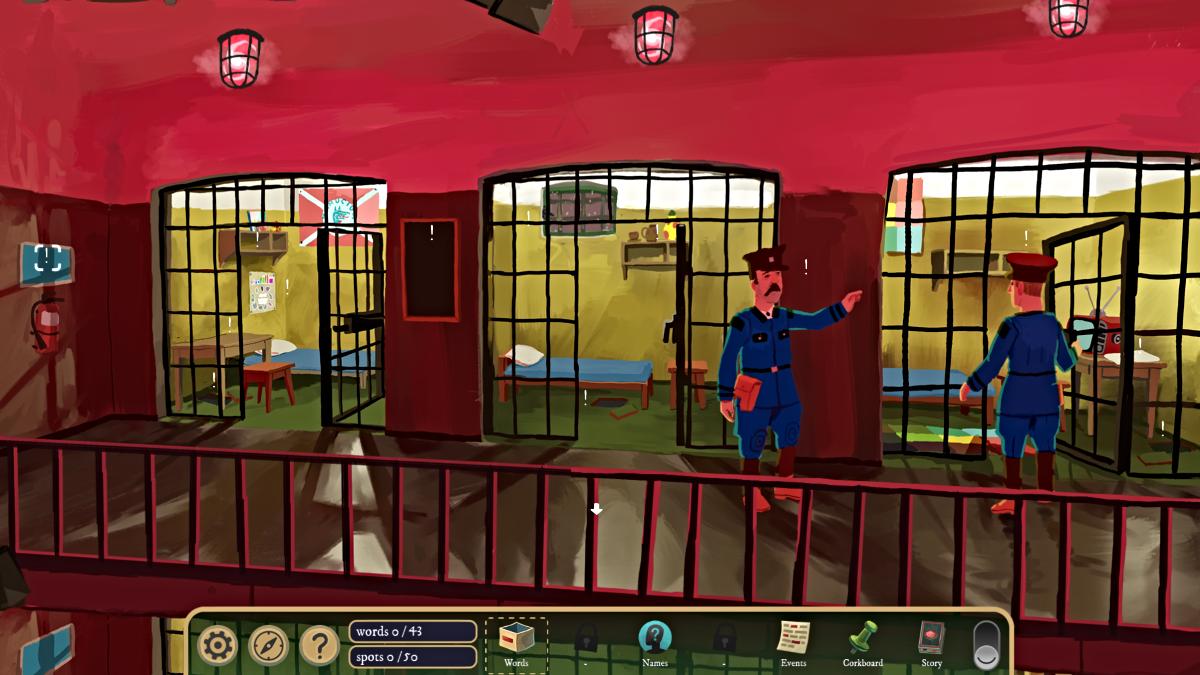Toggle the switch at the toolbar's end
Screen dimensions: 1200x675
(x=986, y=645)
